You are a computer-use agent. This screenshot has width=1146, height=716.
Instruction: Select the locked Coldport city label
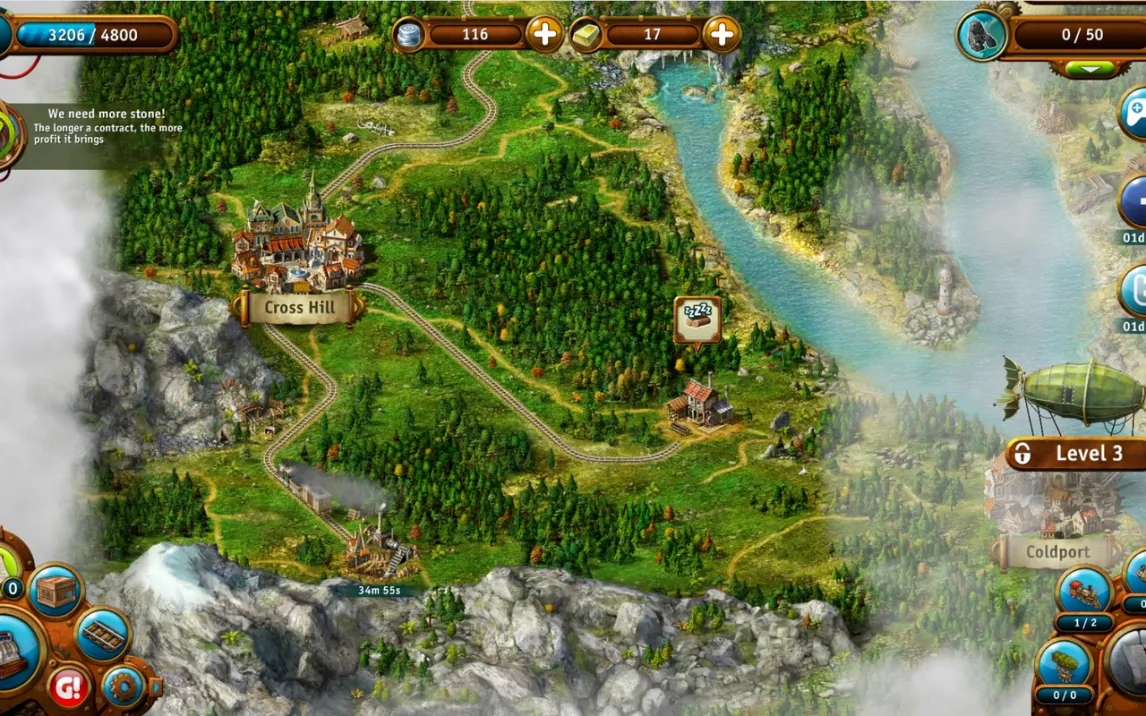1058,552
